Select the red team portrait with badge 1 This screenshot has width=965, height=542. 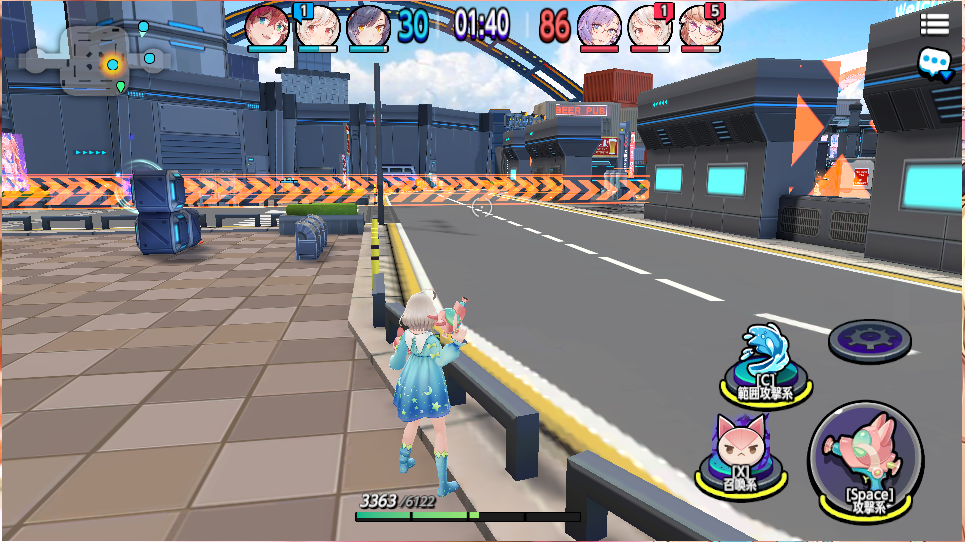649,26
